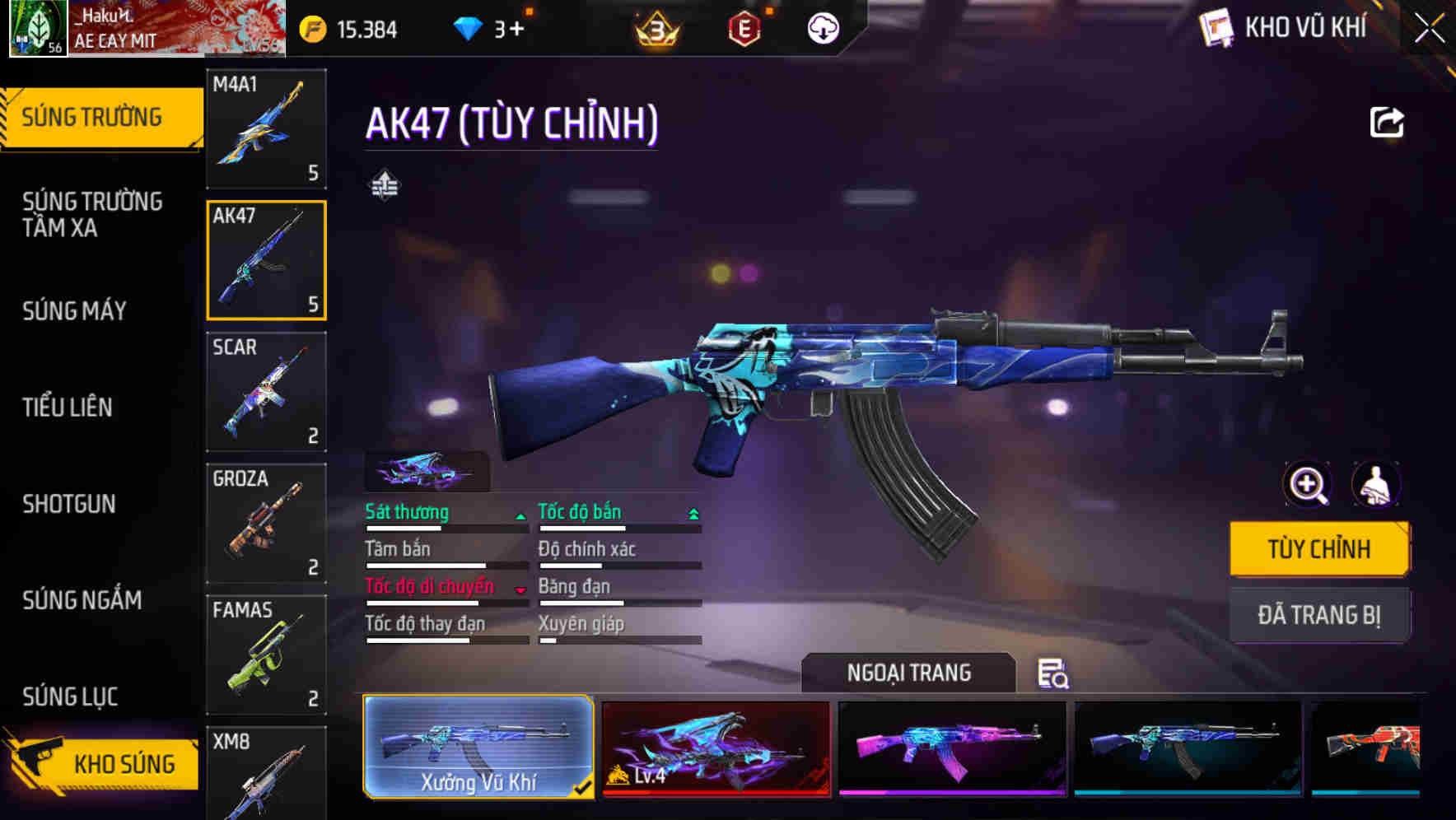Screen dimensions: 1456x820
Task: Click the share icon at top right
Action: 1387,121
